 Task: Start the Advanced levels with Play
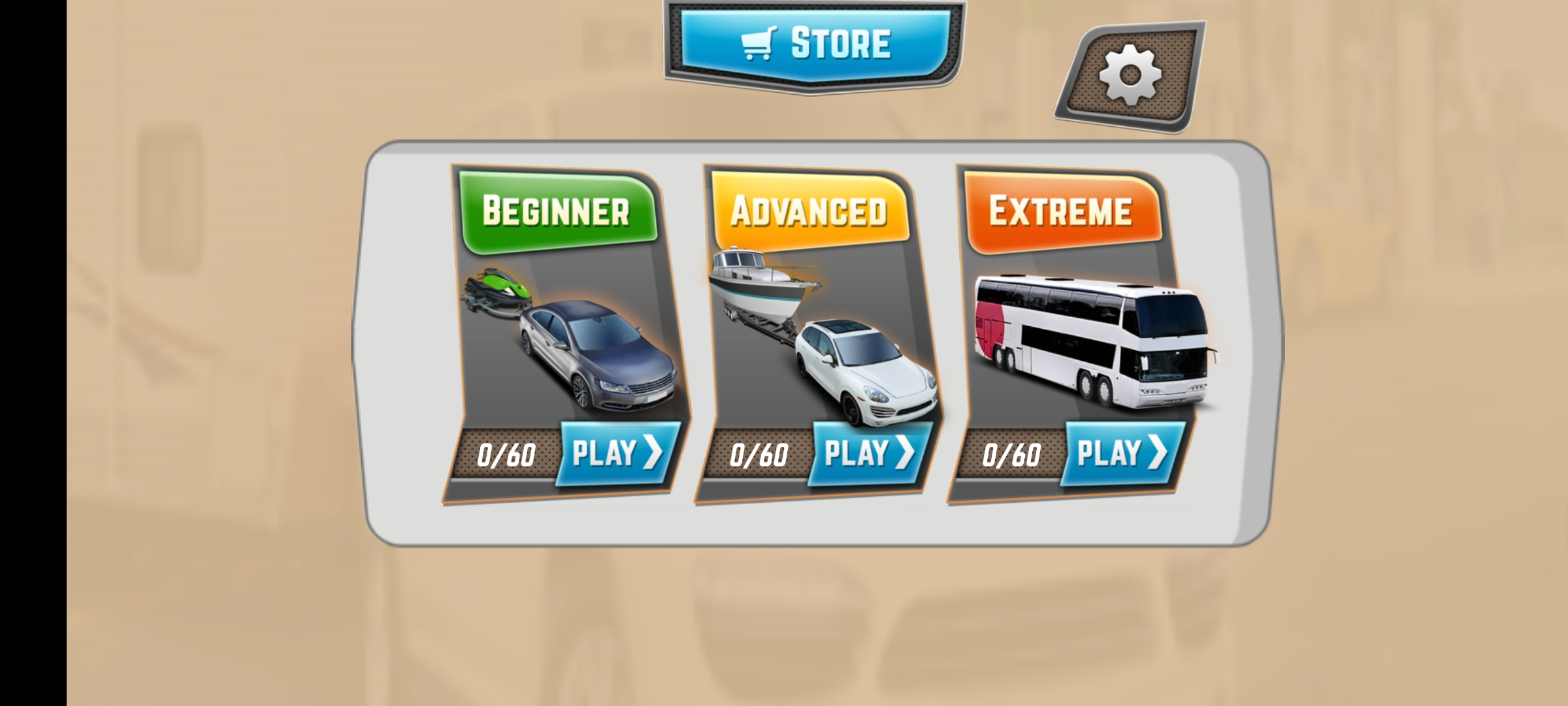869,454
